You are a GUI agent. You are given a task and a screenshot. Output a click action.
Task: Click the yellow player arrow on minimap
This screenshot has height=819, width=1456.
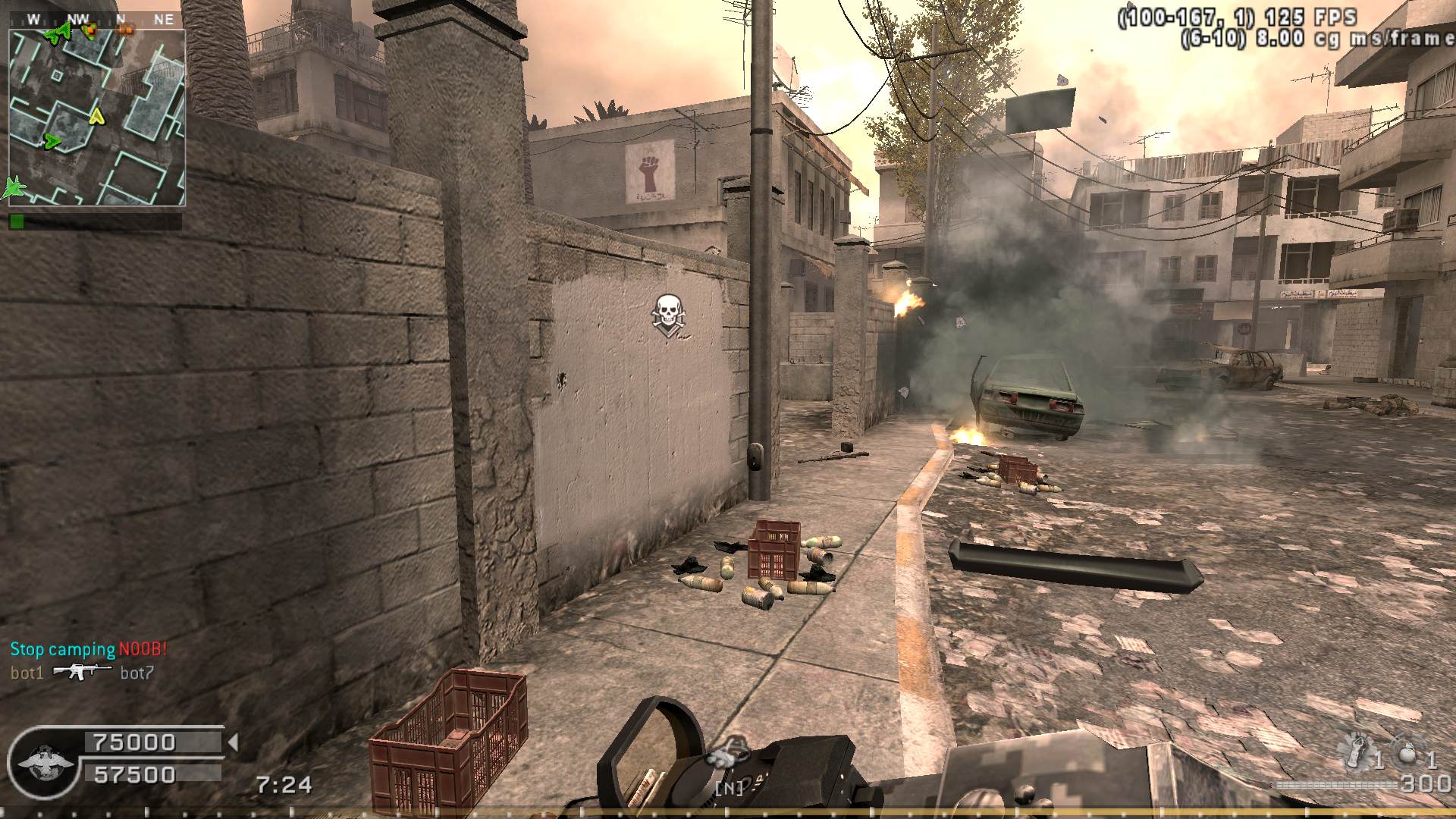[96, 117]
